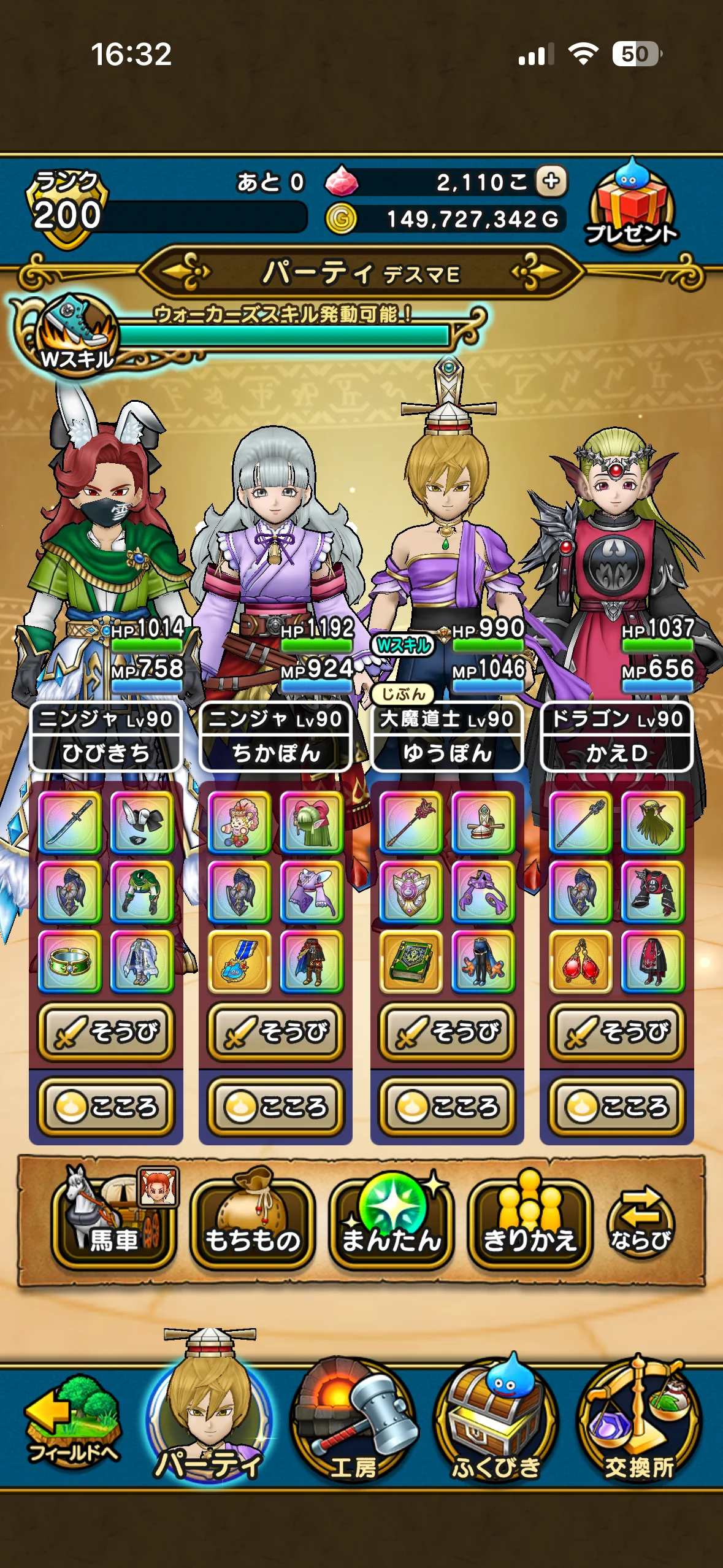Open ゆうぽん's こころ button
Viewport: 723px width, 1568px height.
tap(447, 1107)
